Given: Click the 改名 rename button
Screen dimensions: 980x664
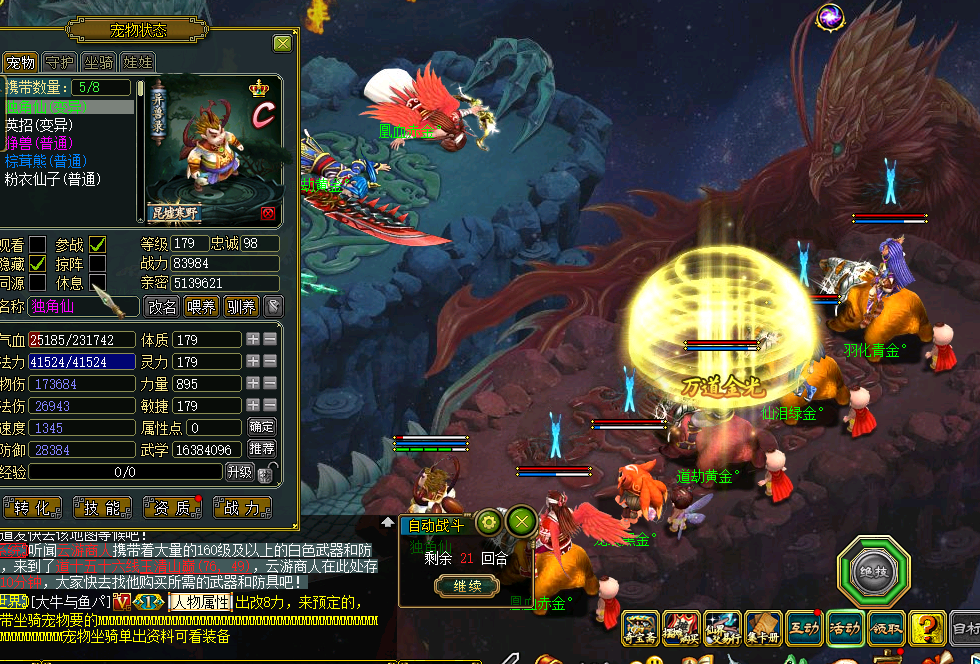Looking at the screenshot, I should (x=162, y=307).
